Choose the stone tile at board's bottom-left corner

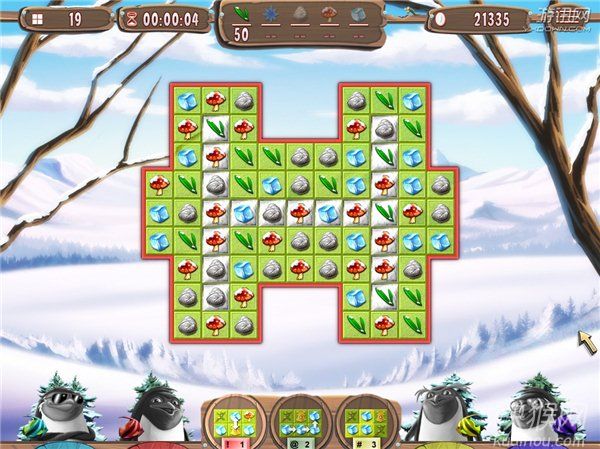(x=186, y=325)
